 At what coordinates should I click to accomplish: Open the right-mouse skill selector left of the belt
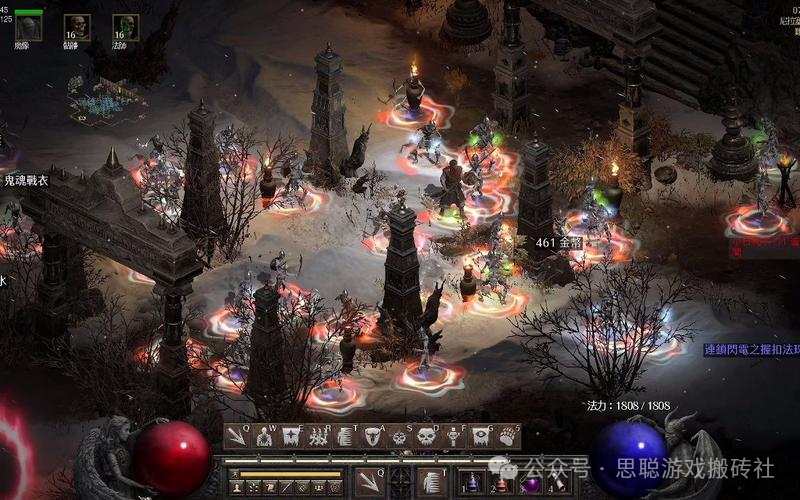point(431,481)
